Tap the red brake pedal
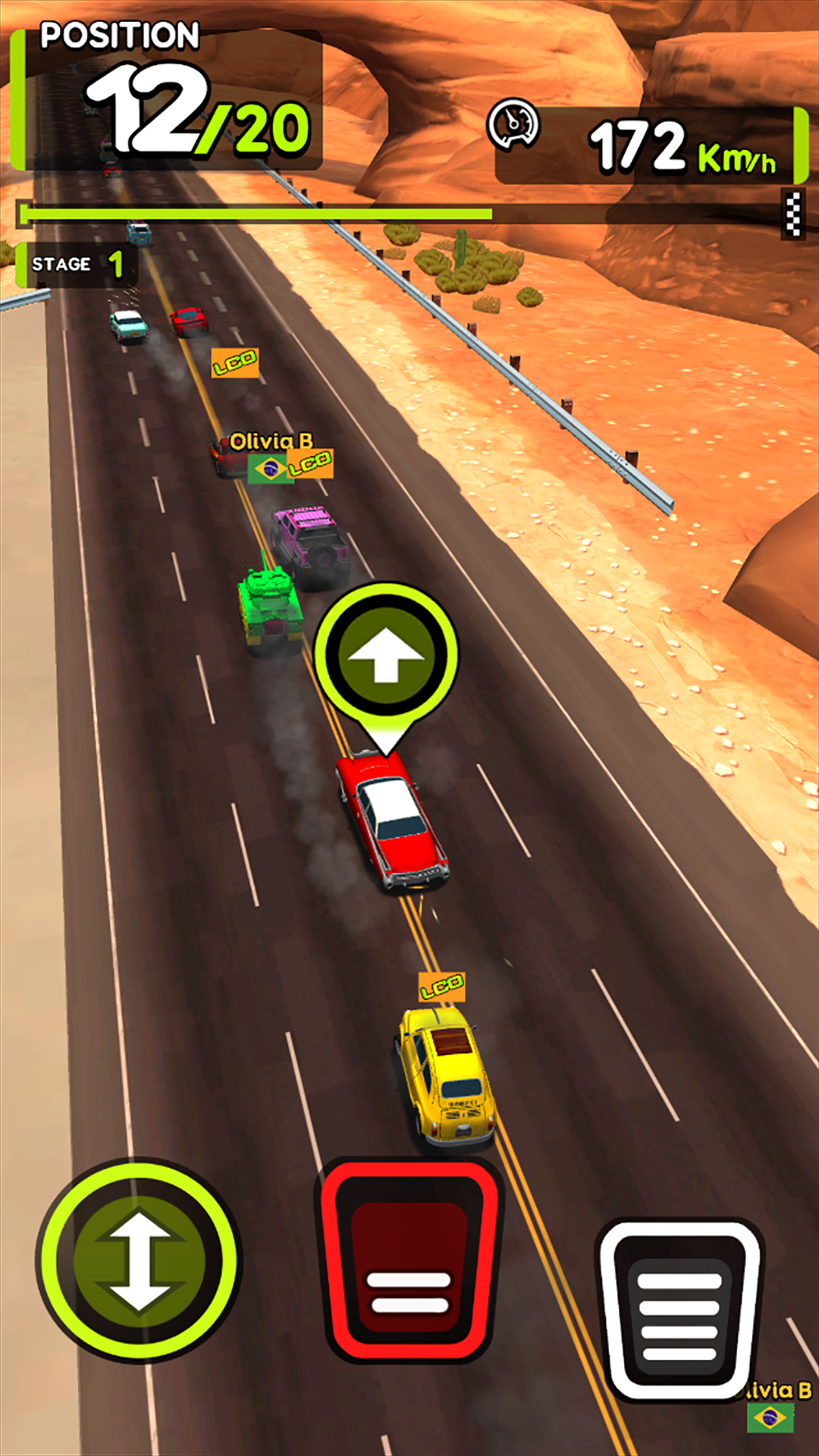Viewport: 819px width, 1456px height. click(409, 1261)
